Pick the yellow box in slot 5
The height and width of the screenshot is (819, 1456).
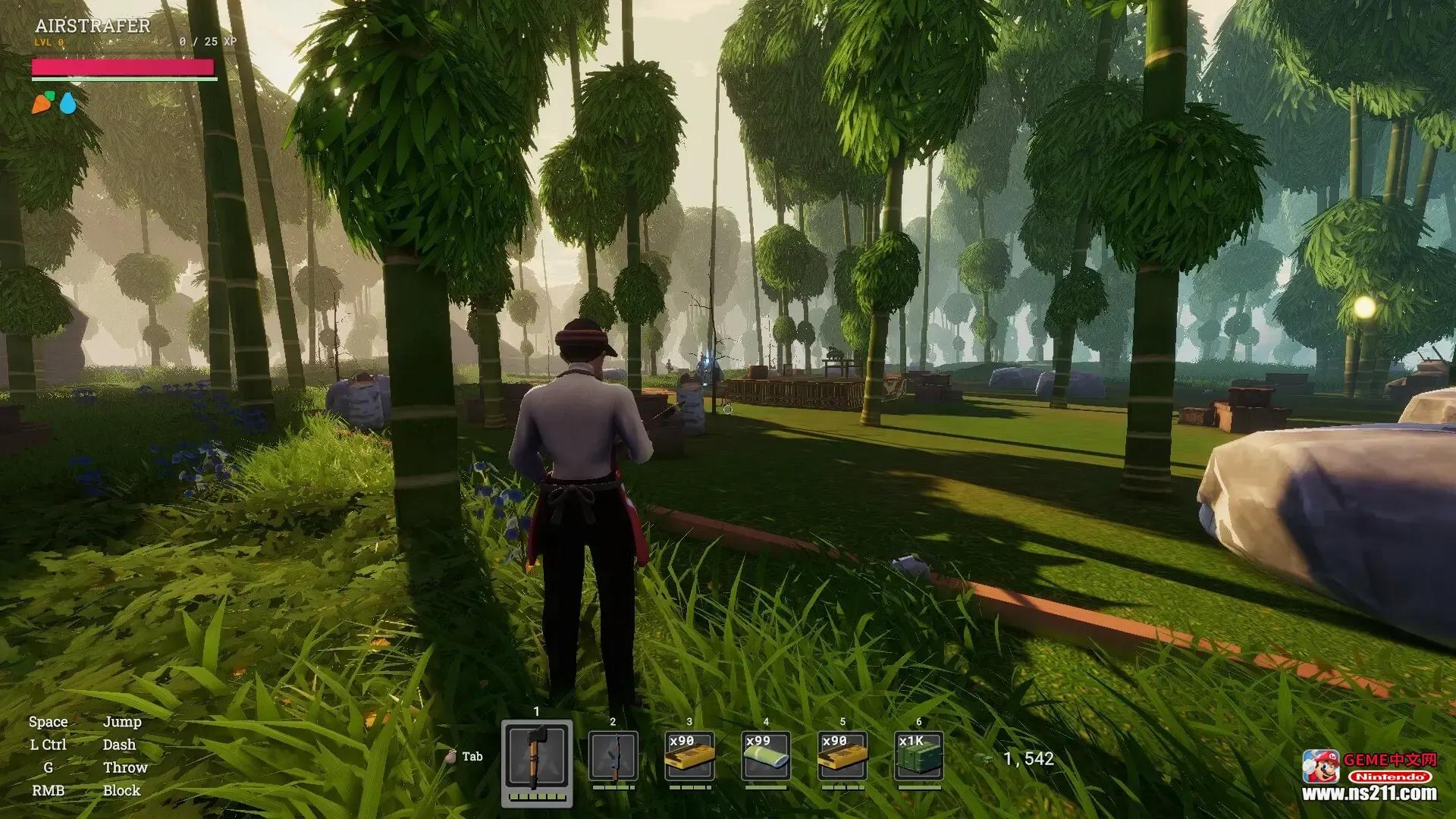(843, 756)
